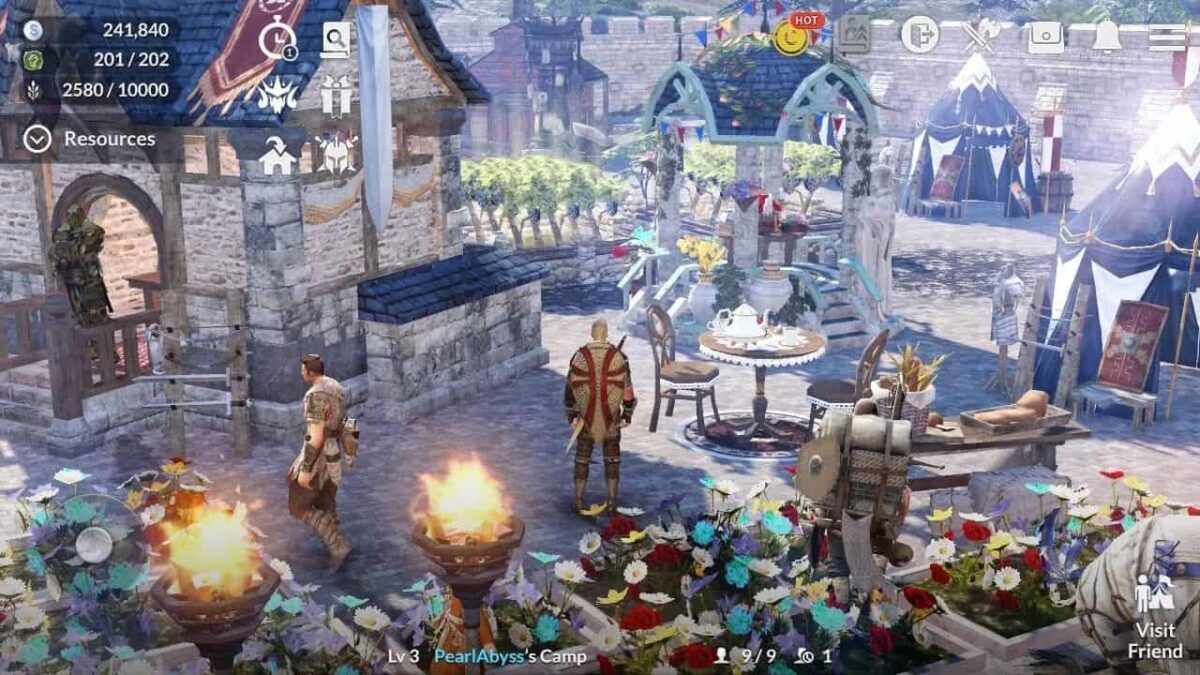This screenshot has height=675, width=1200.
Task: Open the gift box rewards icon
Action: 337,95
